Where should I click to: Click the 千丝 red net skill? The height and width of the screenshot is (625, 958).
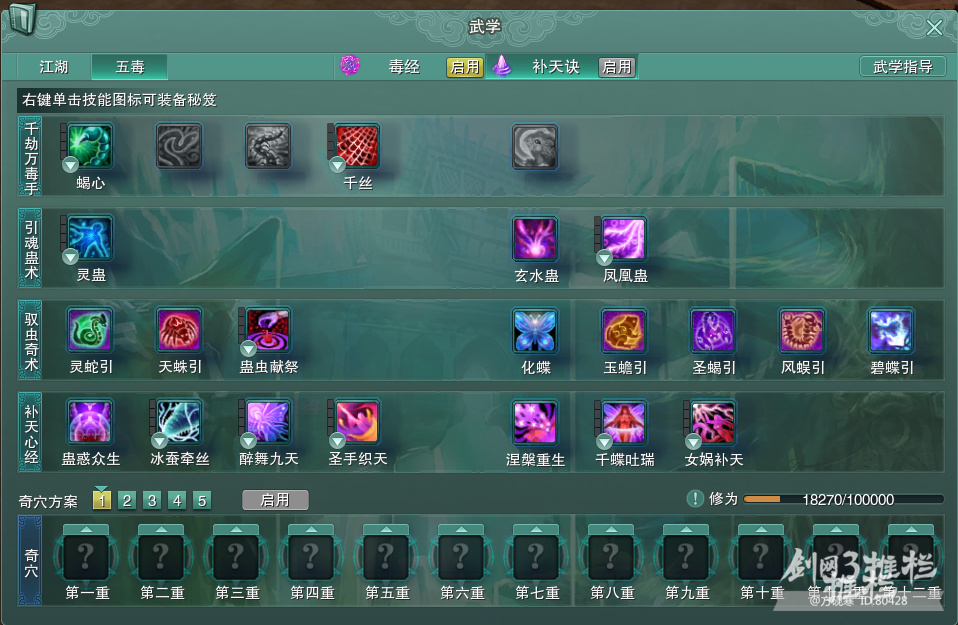point(357,146)
